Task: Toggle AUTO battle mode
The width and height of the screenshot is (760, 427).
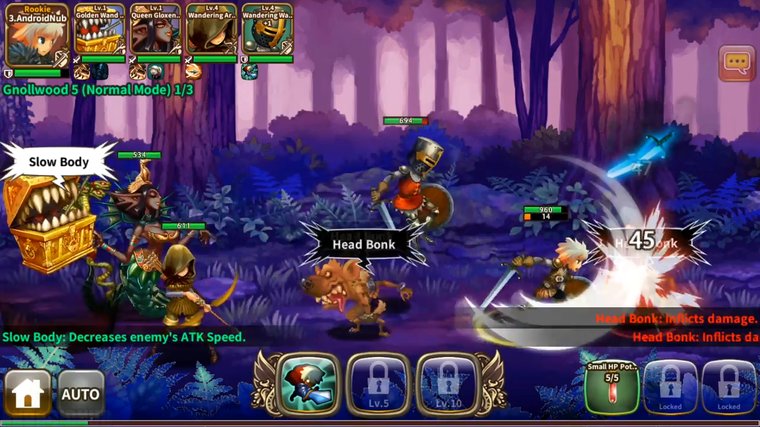Action: click(81, 392)
